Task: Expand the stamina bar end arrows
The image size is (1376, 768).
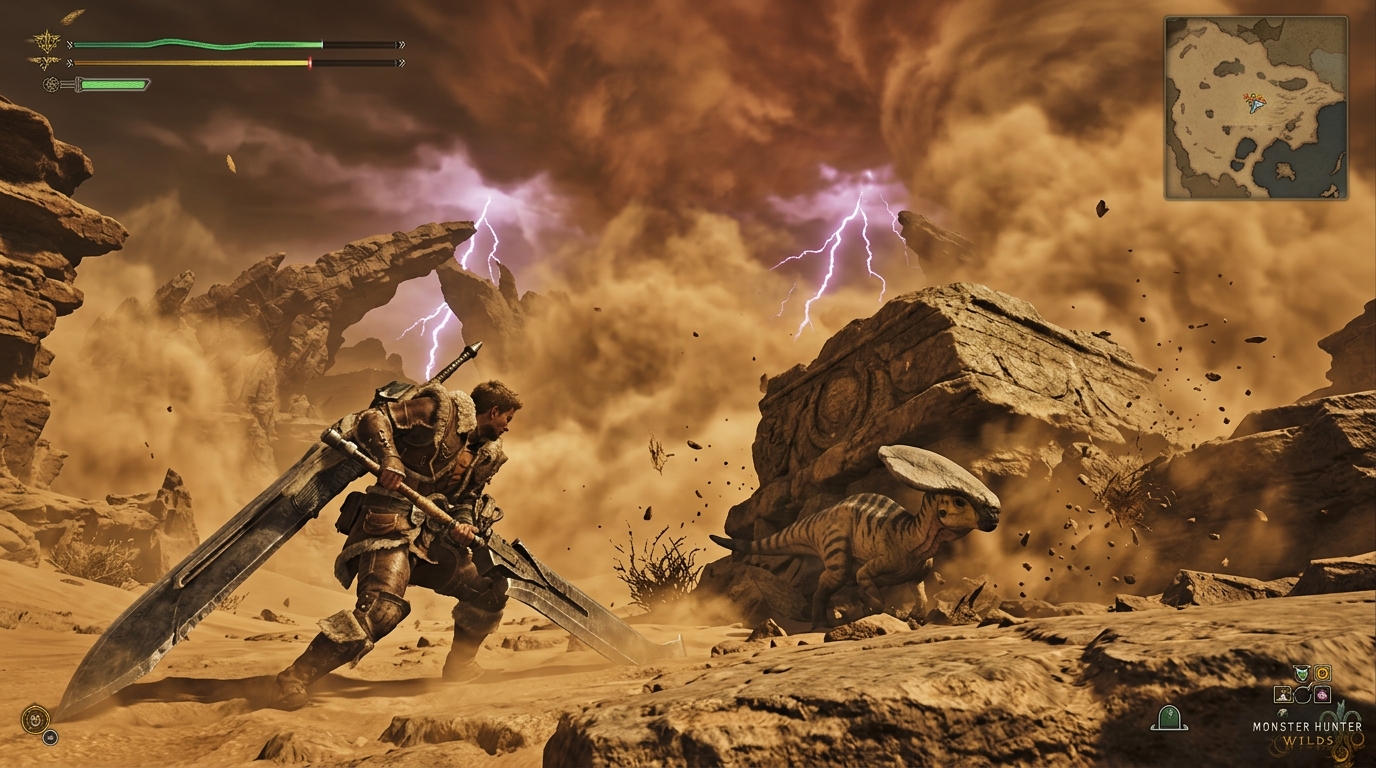Action: tap(402, 63)
